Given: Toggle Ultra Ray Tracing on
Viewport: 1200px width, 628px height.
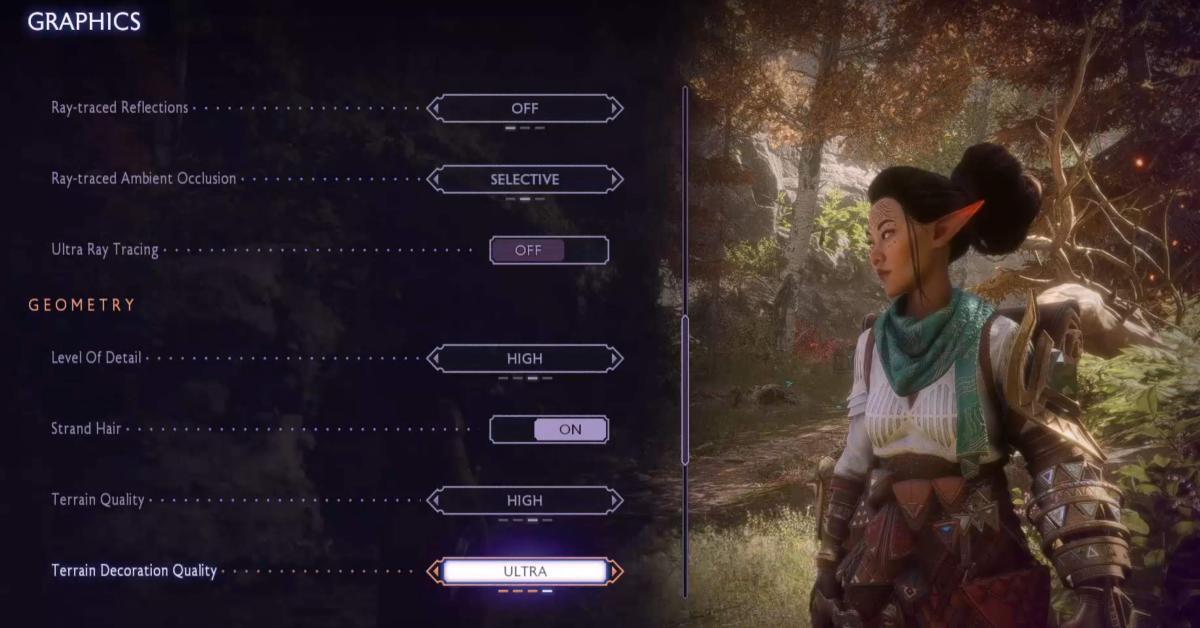Looking at the screenshot, I should [549, 250].
